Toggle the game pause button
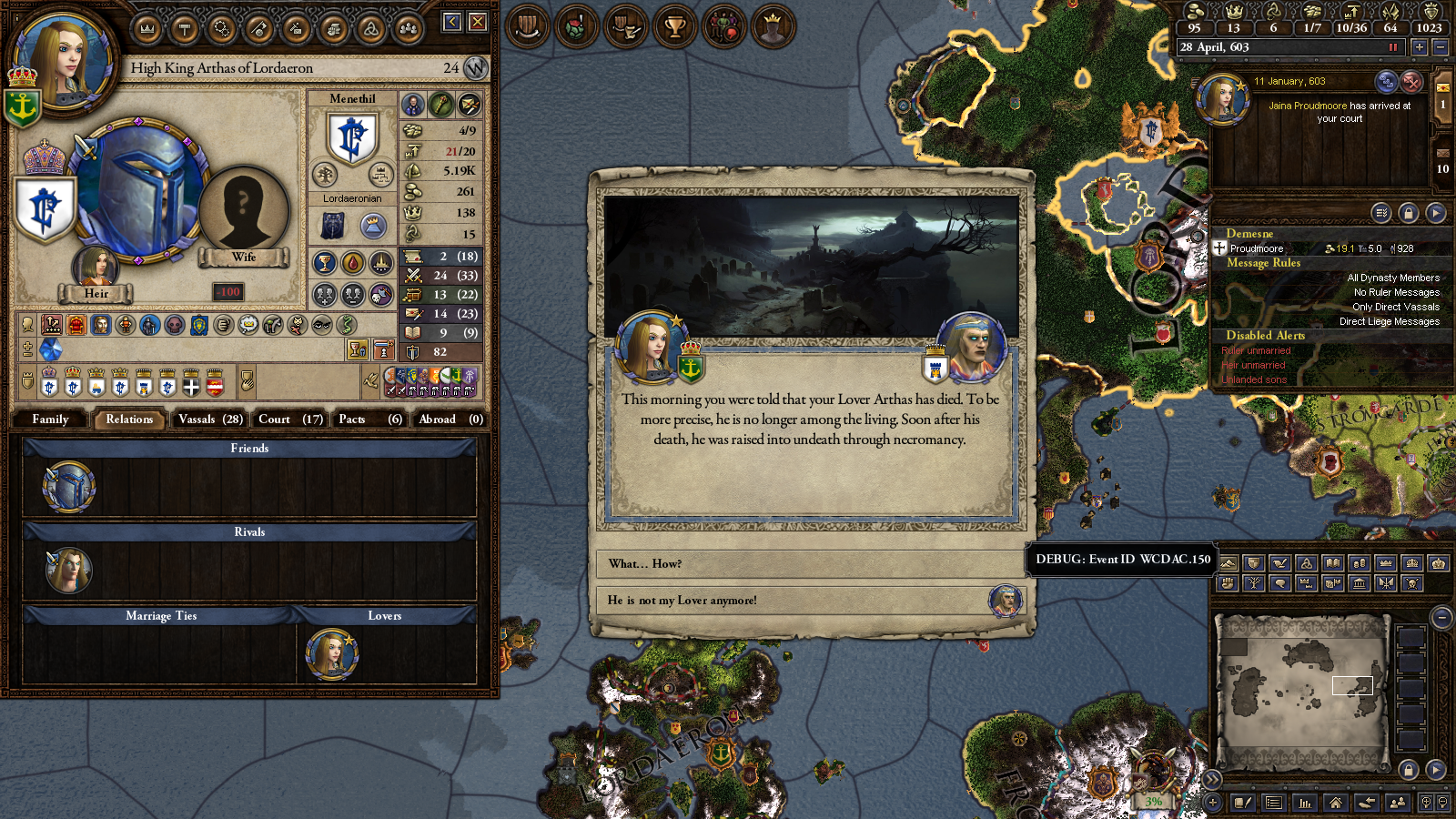This screenshot has height=819, width=1456. coord(1392,47)
